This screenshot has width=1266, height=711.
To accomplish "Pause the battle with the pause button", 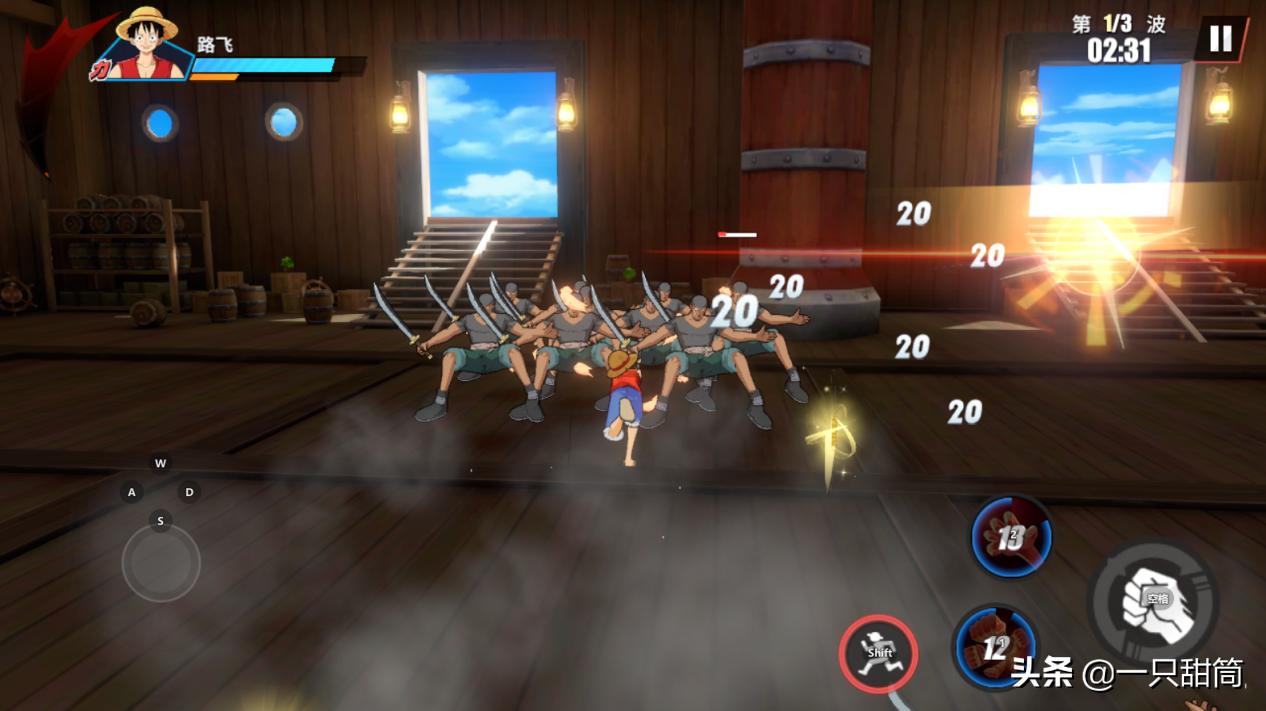I will (1220, 40).
